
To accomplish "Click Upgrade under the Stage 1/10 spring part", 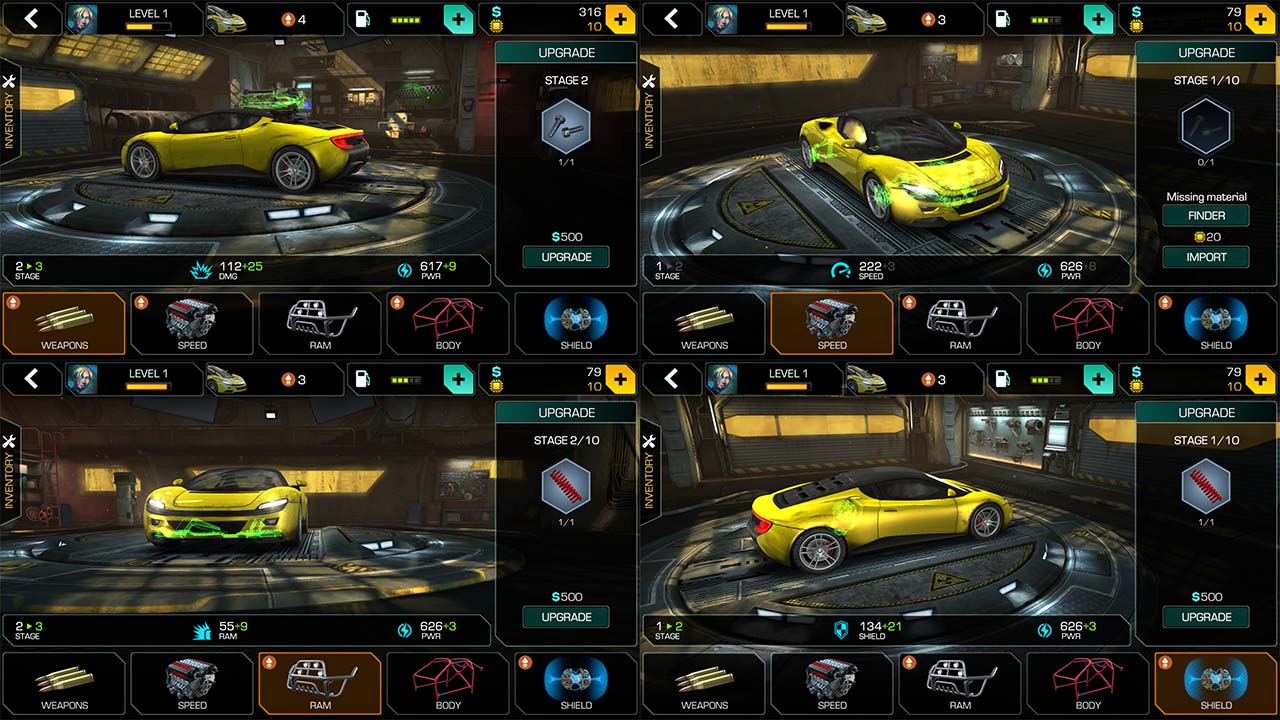I will pyautogui.click(x=1206, y=617).
